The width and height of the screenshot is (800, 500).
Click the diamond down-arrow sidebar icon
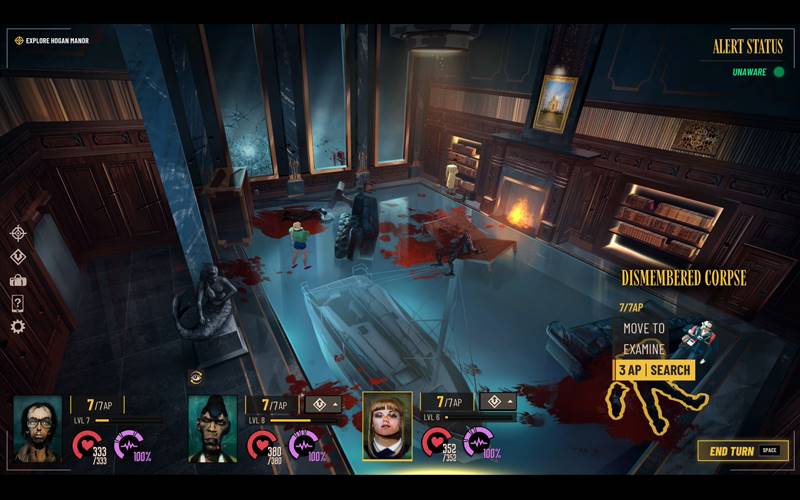point(17,257)
